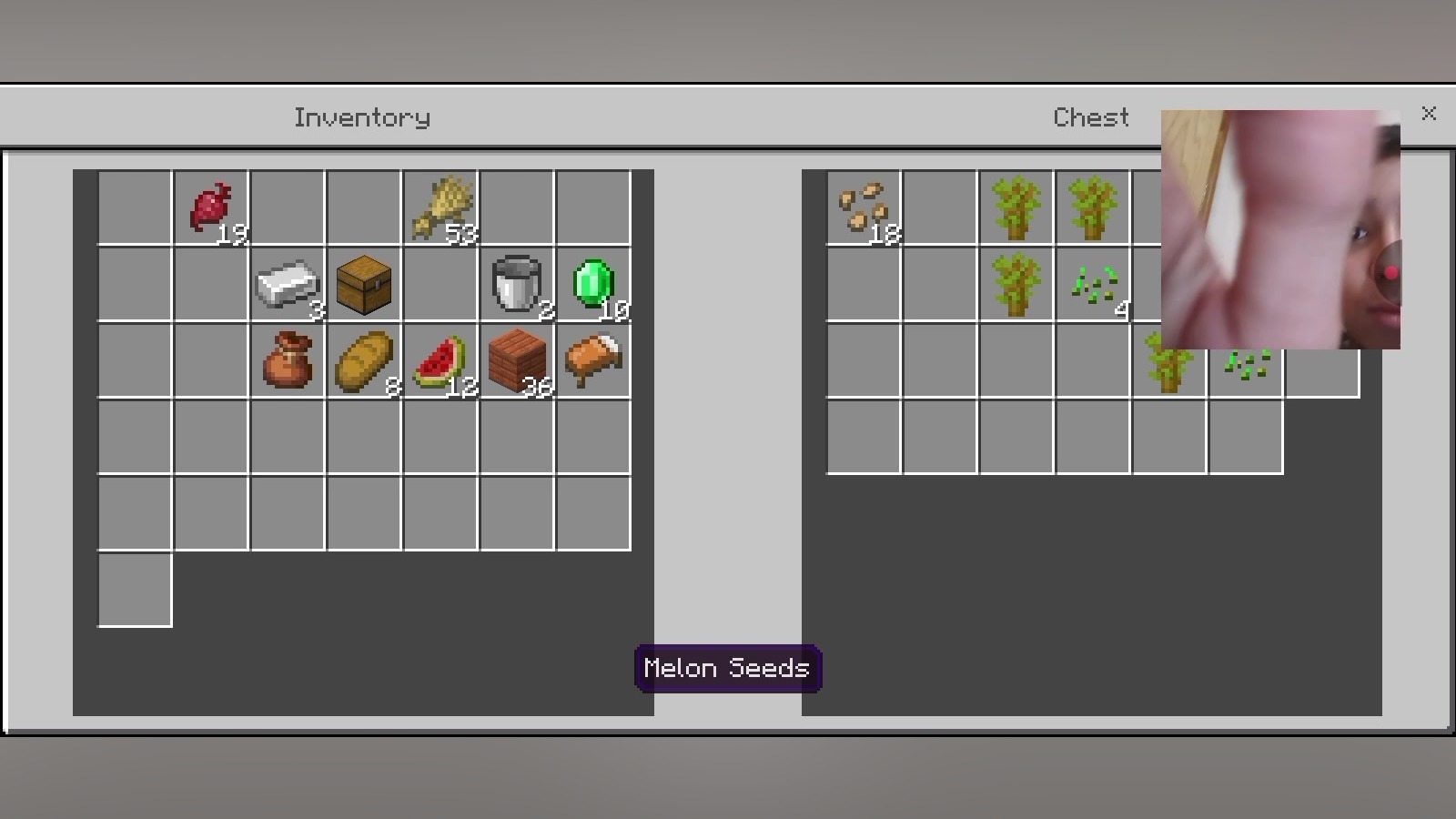The width and height of the screenshot is (1456, 819).
Task: Close the chest screen with X
Action: pyautogui.click(x=1429, y=114)
